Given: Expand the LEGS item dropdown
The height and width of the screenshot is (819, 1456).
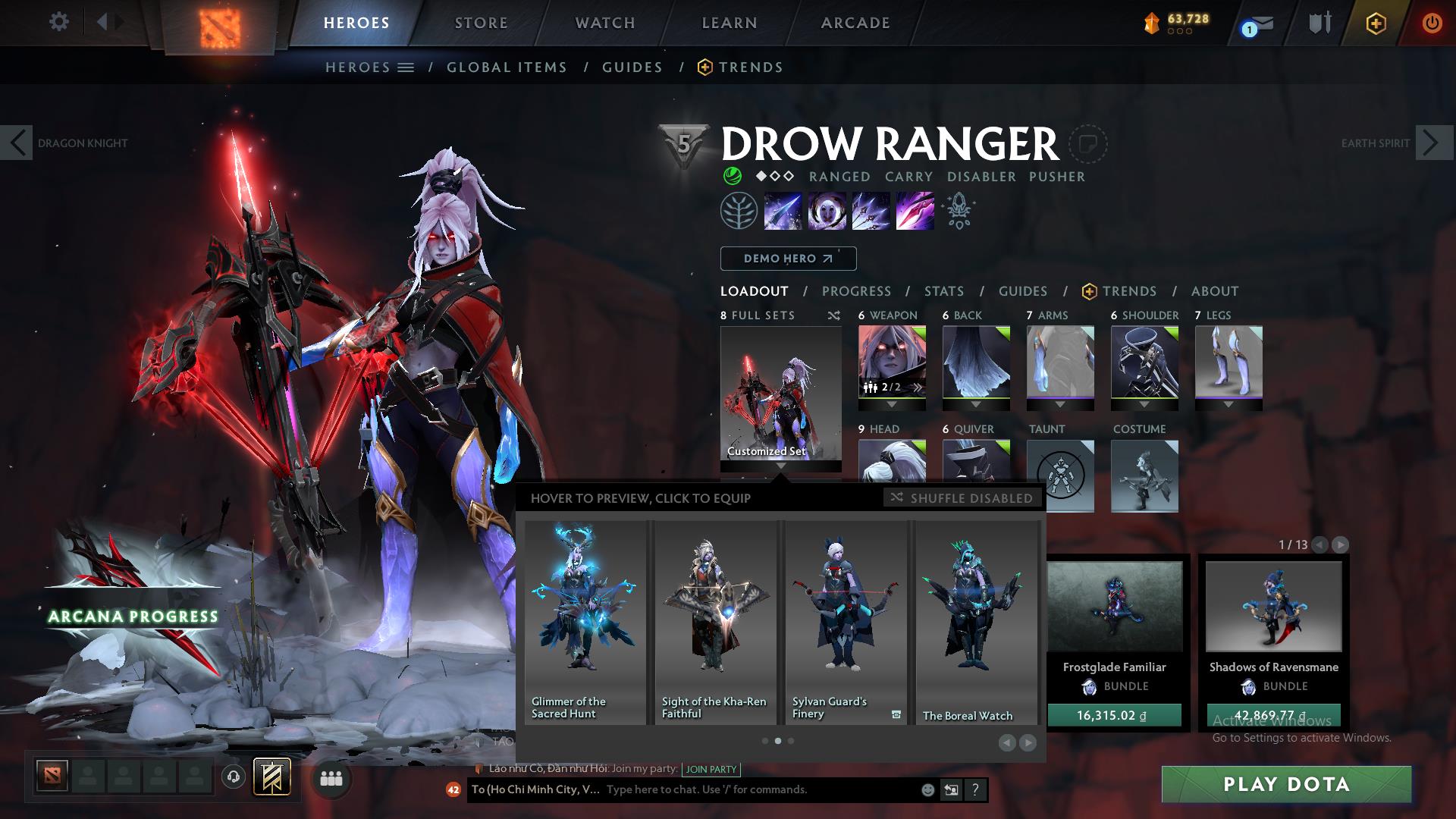Looking at the screenshot, I should pyautogui.click(x=1229, y=404).
